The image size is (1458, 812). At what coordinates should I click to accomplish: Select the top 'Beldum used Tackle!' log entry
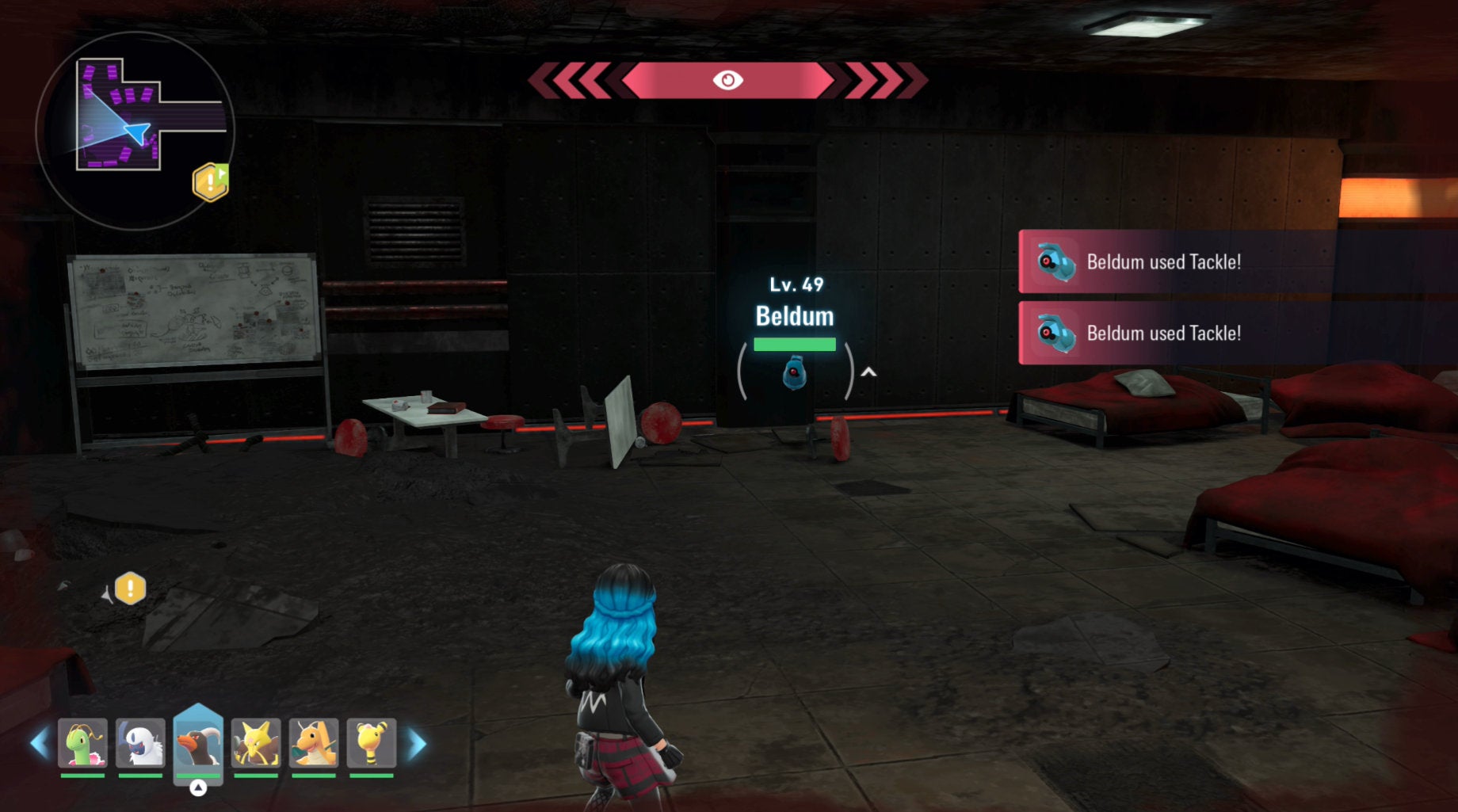pyautogui.click(x=1163, y=262)
